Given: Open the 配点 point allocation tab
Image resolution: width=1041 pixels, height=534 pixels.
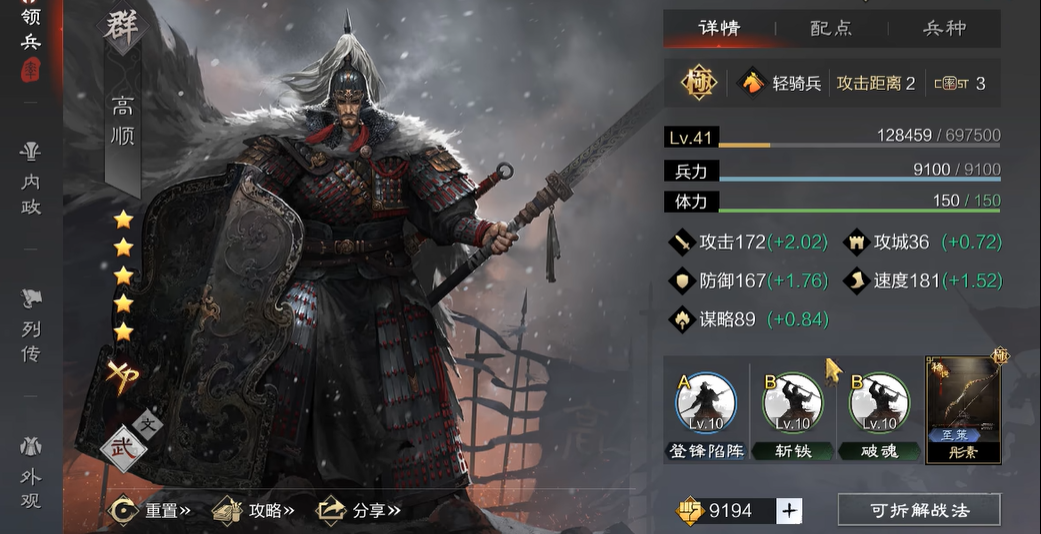Looking at the screenshot, I should pyautogui.click(x=831, y=28).
